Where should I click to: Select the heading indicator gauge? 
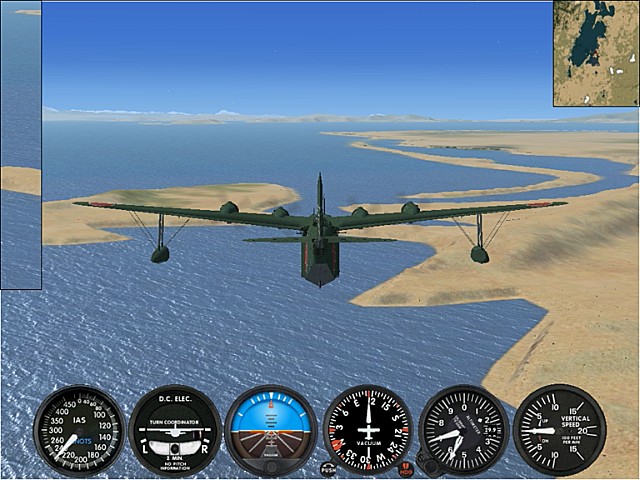(x=368, y=430)
